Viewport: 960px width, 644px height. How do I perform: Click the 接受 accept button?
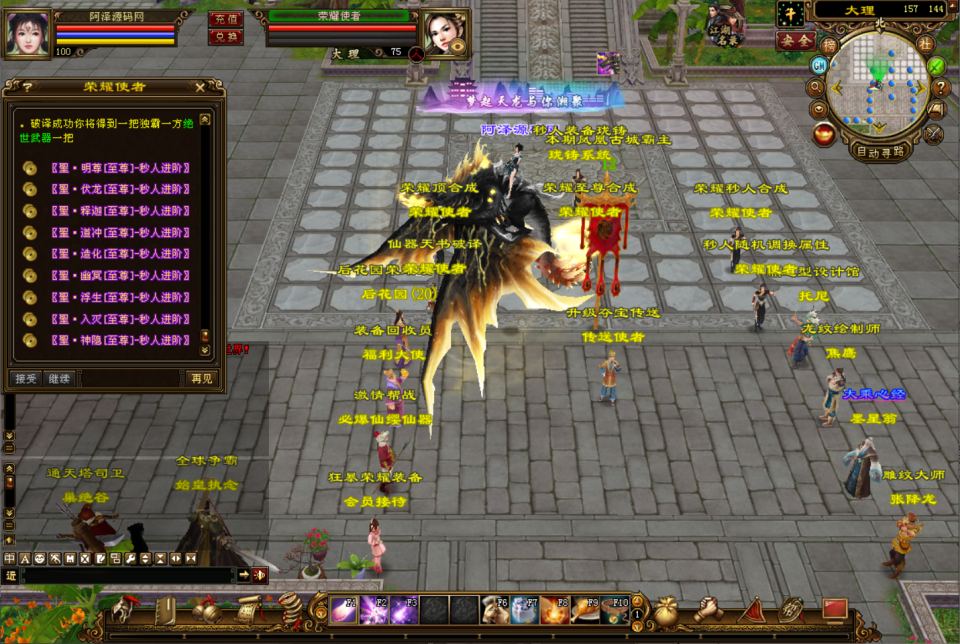pyautogui.click(x=25, y=378)
